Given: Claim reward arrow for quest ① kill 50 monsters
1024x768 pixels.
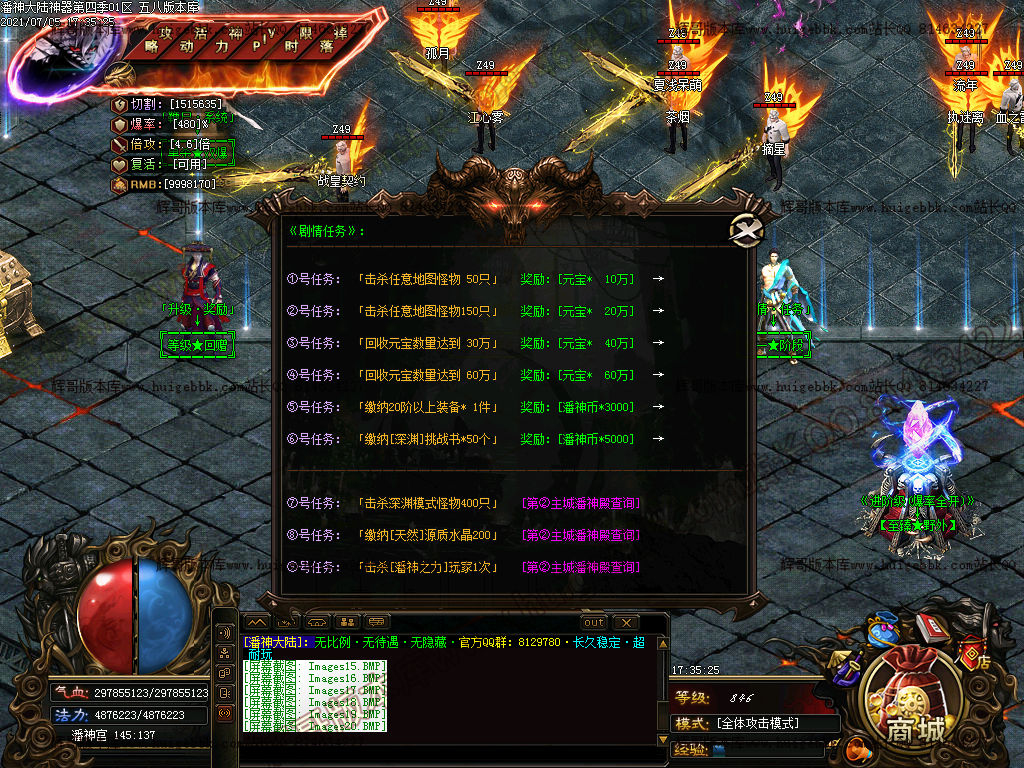Looking at the screenshot, I should coord(658,279).
